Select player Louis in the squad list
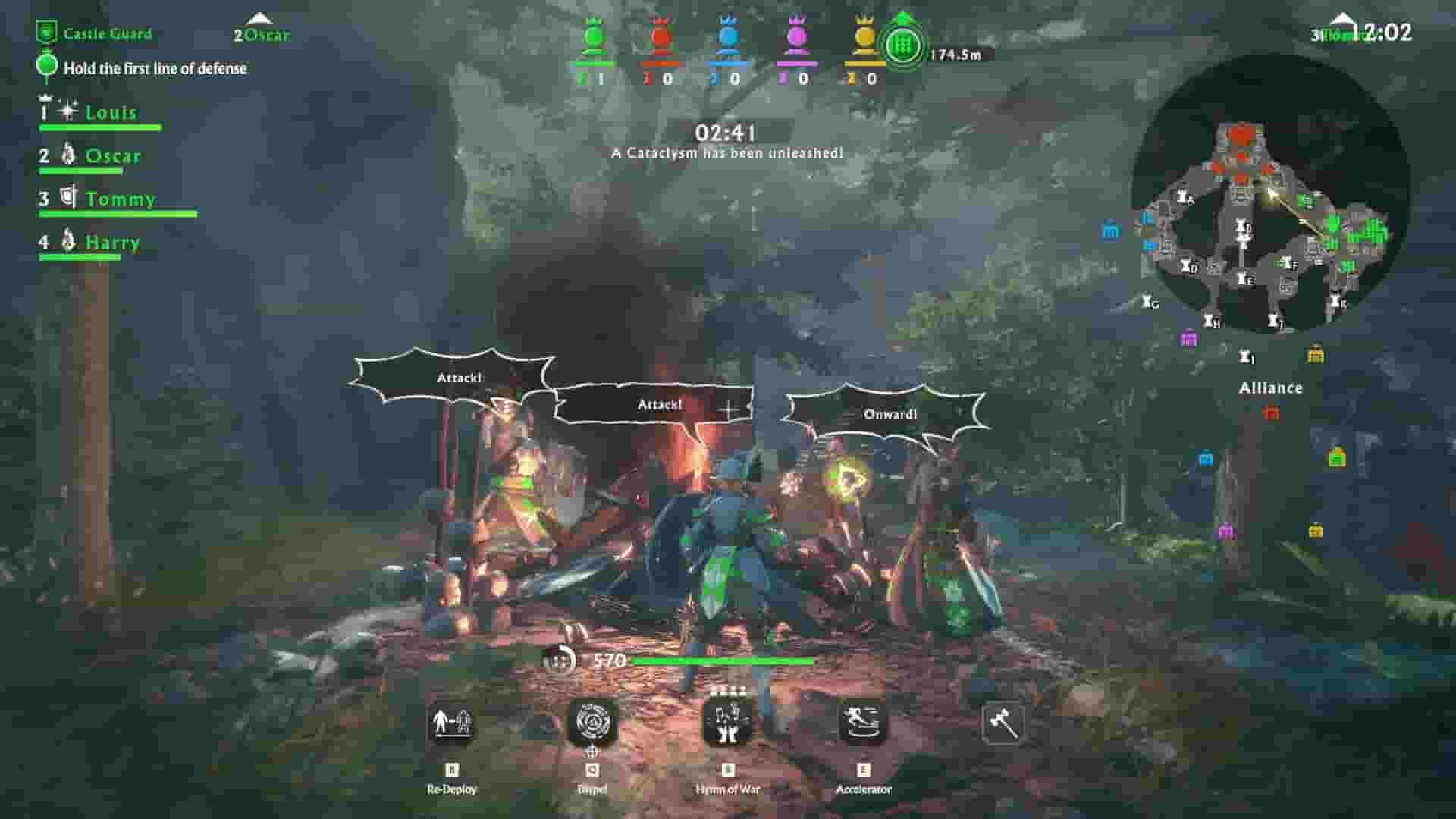 coord(111,112)
